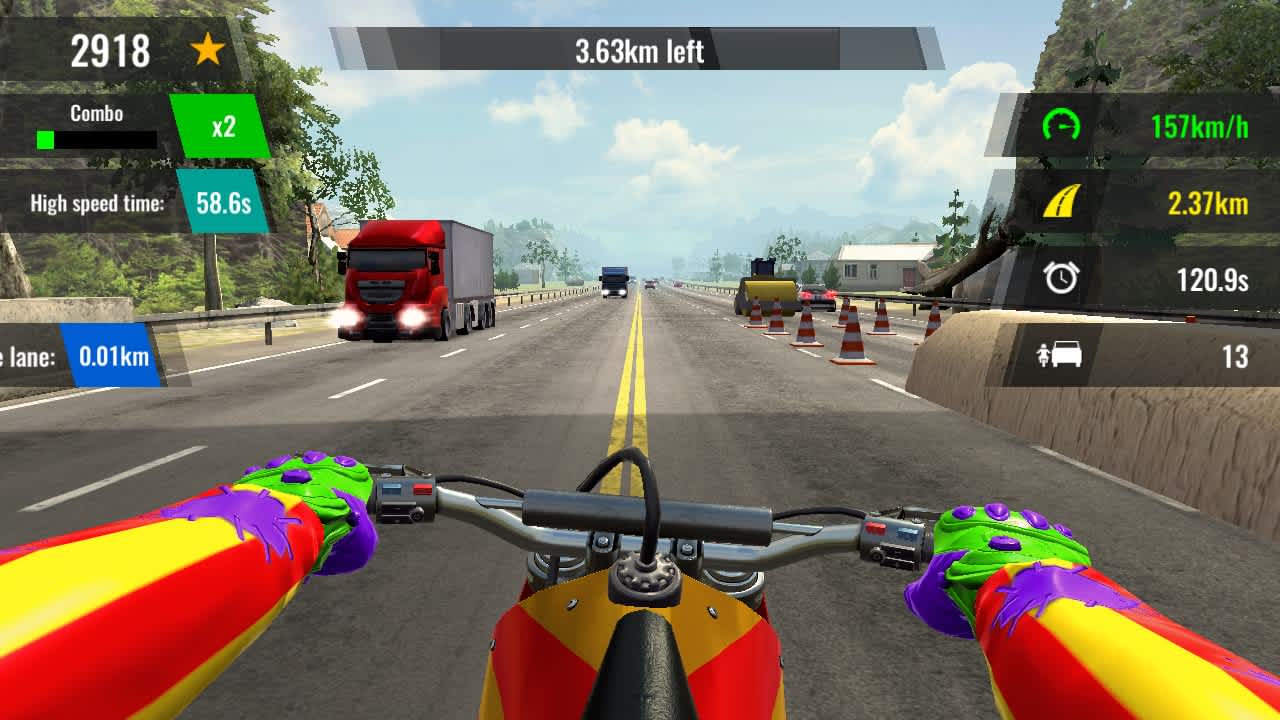
Task: Click the close-overtake car icon
Action: pyautogui.click(x=1060, y=352)
